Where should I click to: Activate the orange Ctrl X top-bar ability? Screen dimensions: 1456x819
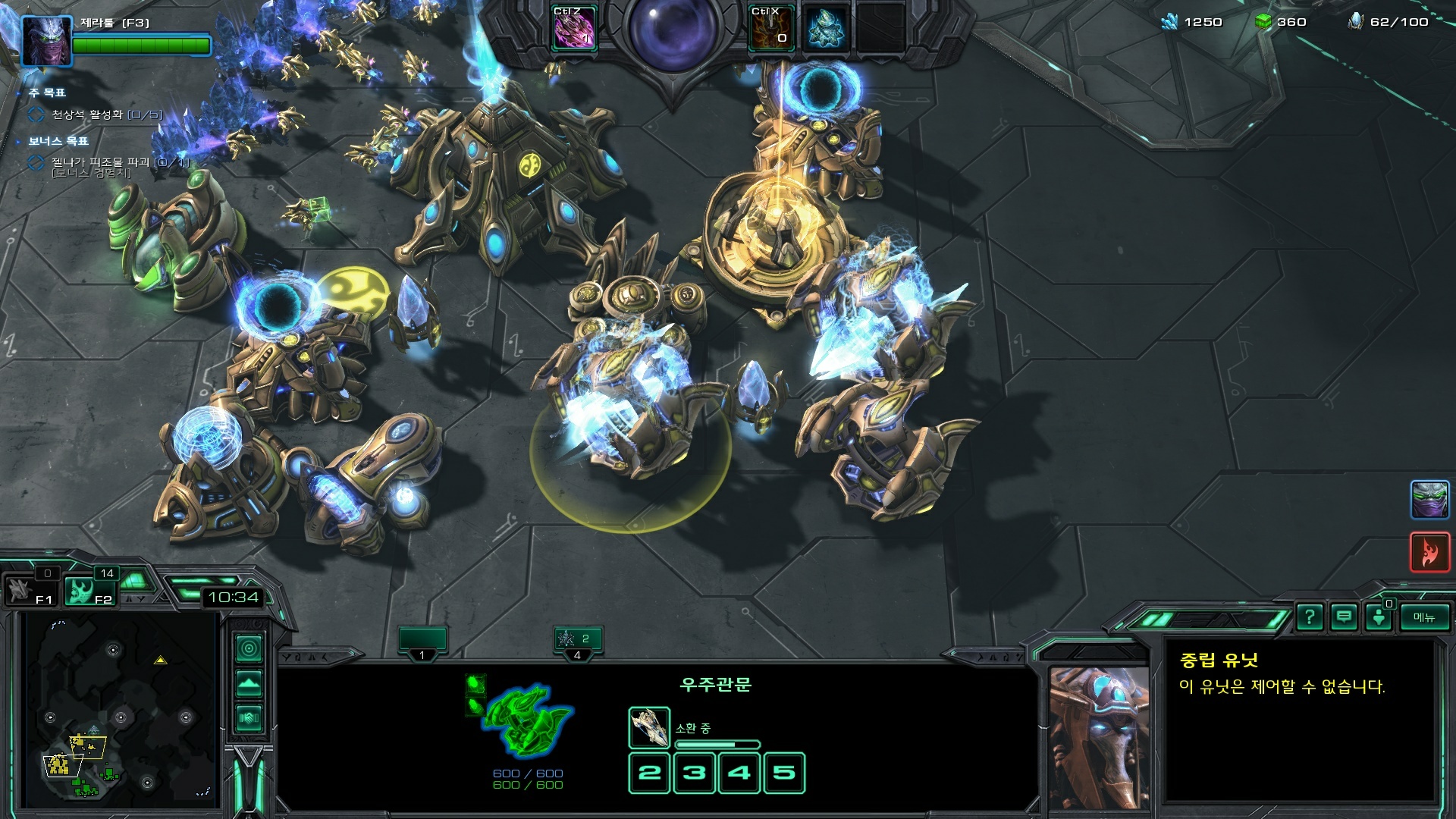point(770,29)
